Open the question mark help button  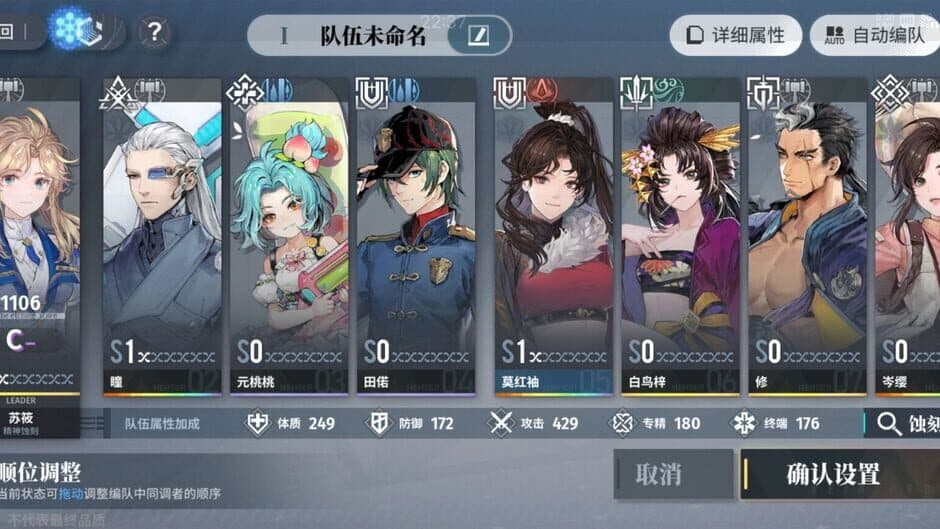click(x=152, y=32)
